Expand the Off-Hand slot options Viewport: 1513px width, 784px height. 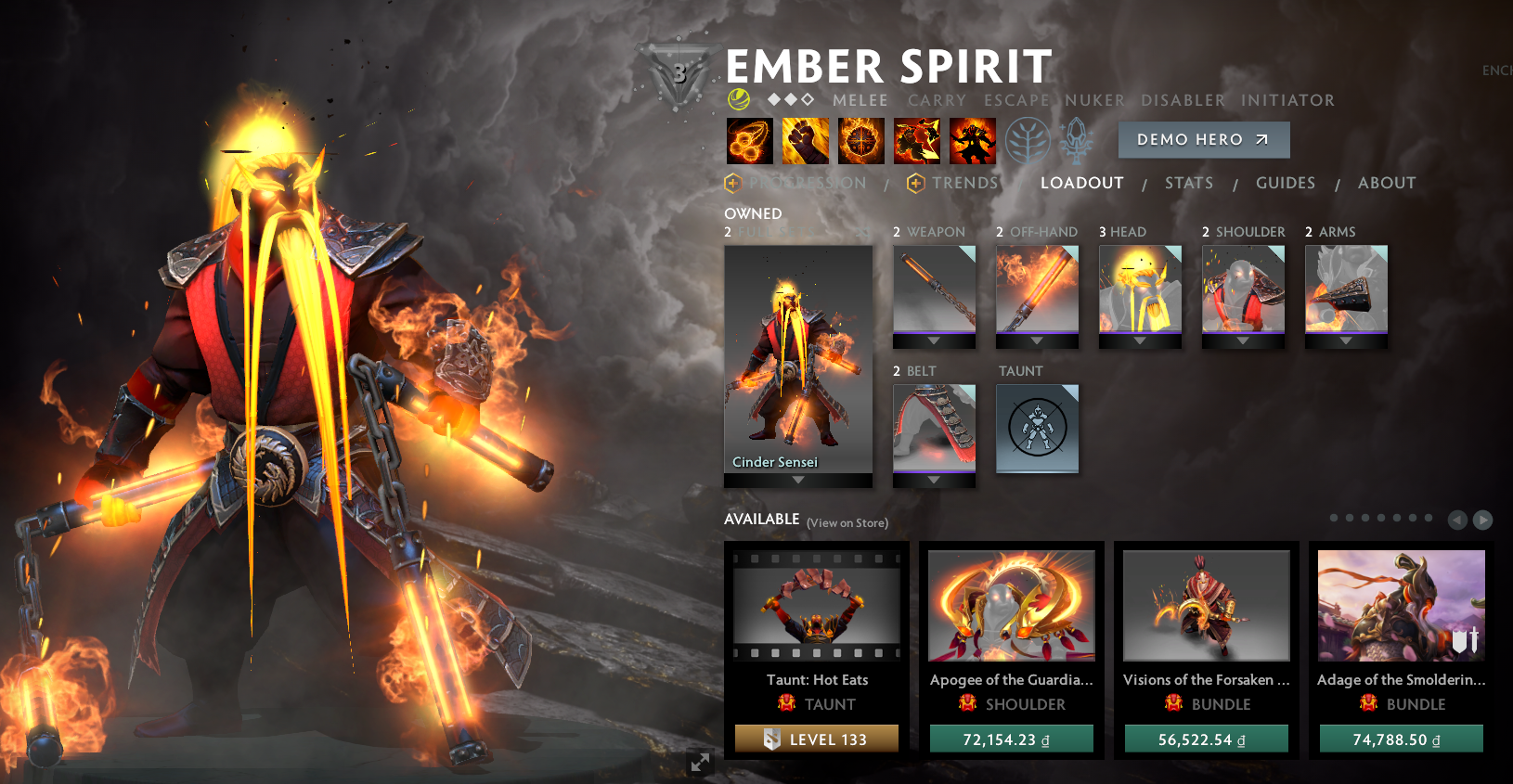click(1037, 341)
